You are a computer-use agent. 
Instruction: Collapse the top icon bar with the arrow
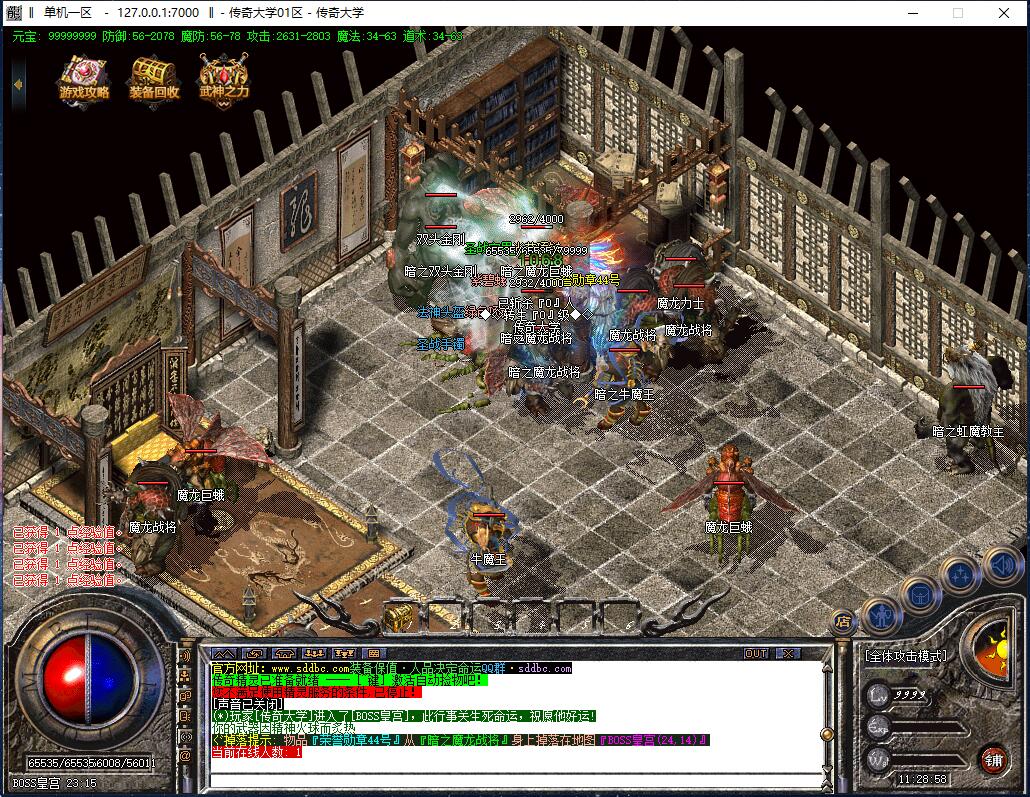18,83
